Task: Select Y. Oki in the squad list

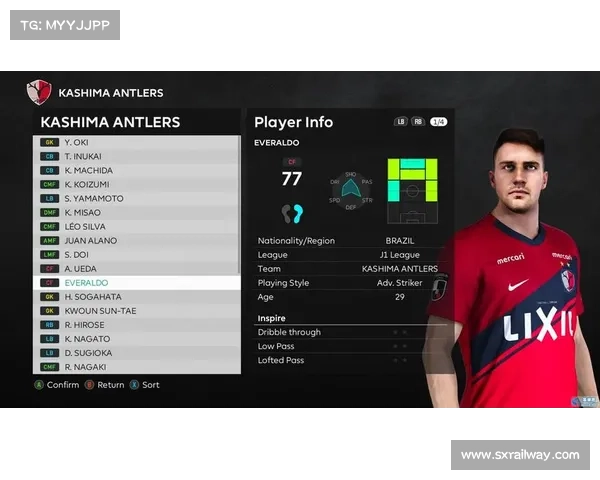Action: (x=137, y=142)
